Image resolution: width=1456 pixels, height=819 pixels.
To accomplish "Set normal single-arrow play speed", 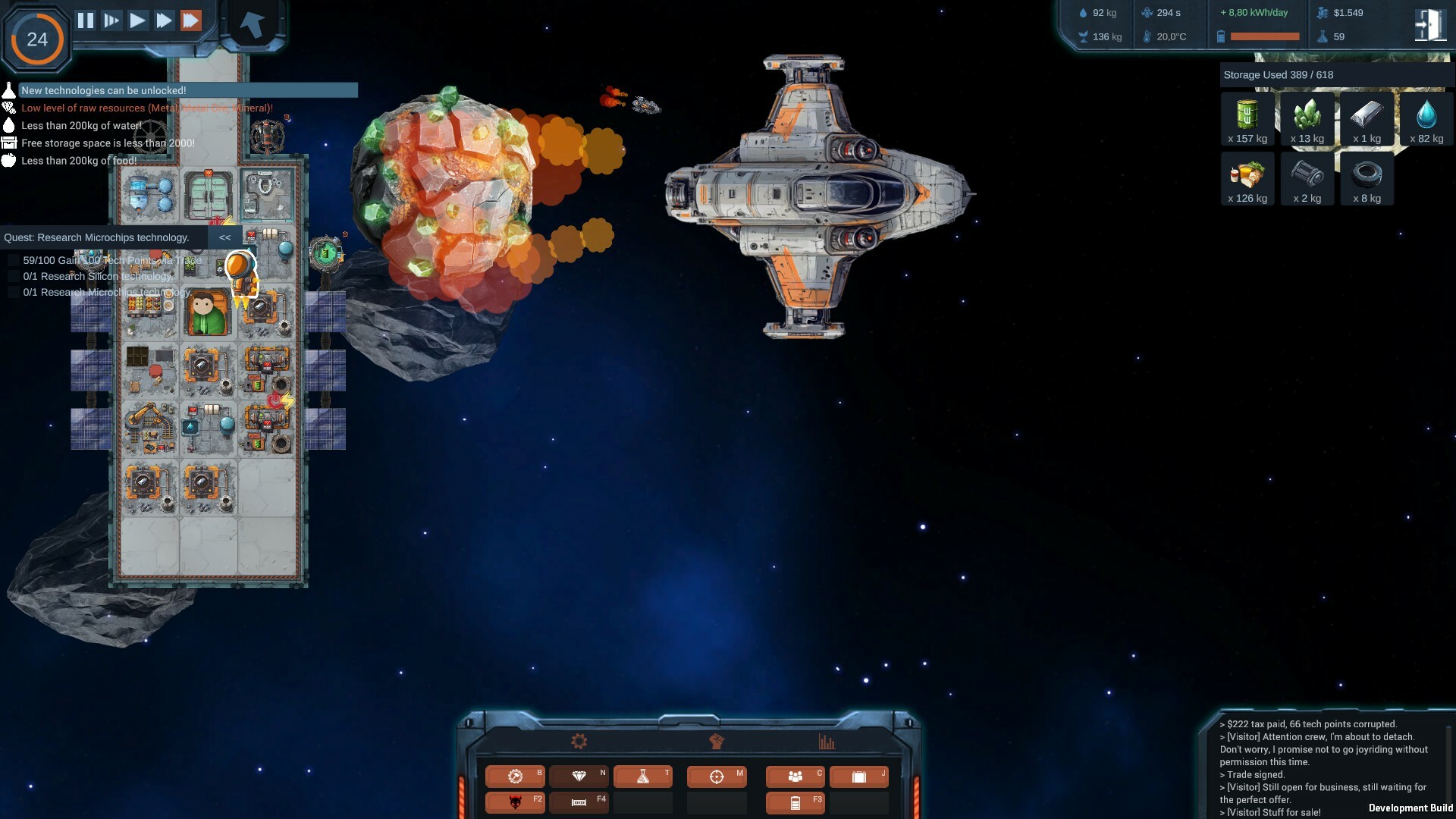I will 137,20.
